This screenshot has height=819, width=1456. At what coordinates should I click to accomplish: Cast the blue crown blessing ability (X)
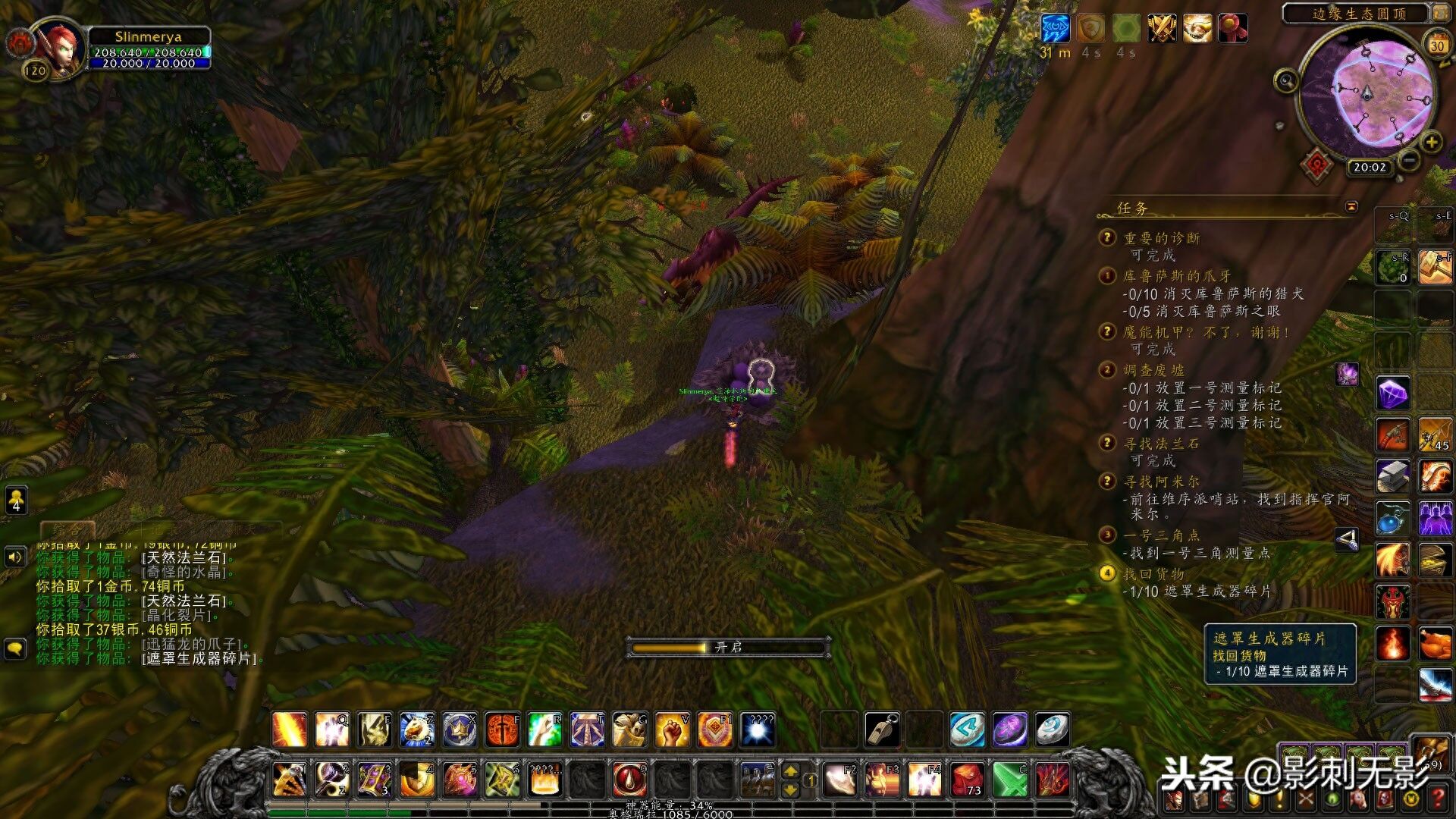[460, 730]
